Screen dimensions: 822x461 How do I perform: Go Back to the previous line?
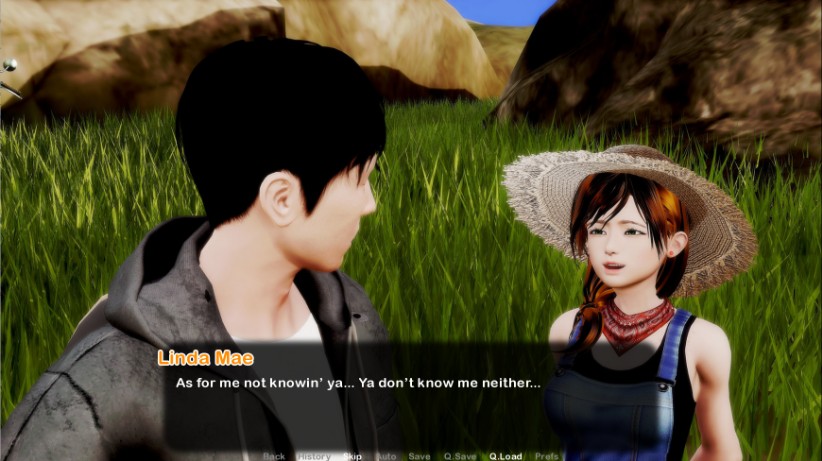[x=273, y=456]
